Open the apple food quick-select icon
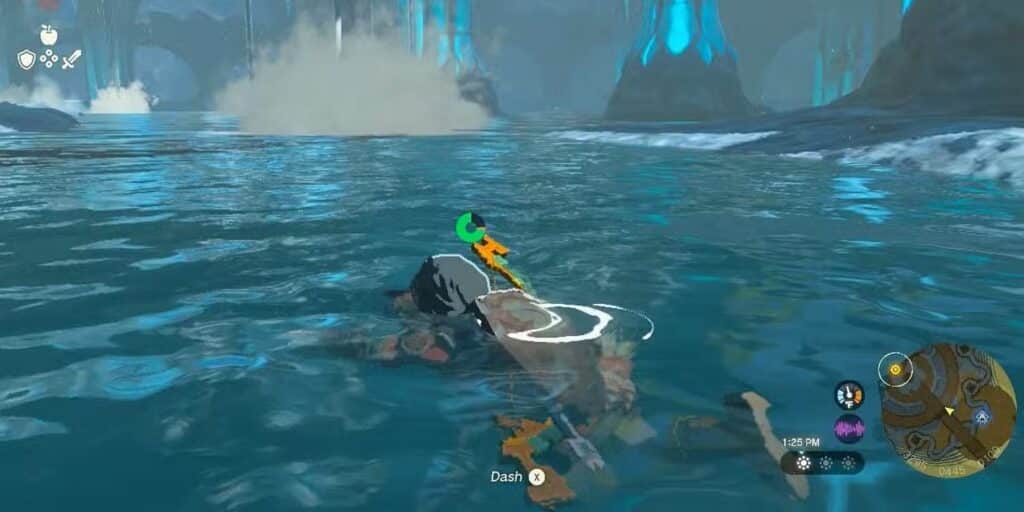Screen dimensions: 1024x512 click(x=48, y=35)
